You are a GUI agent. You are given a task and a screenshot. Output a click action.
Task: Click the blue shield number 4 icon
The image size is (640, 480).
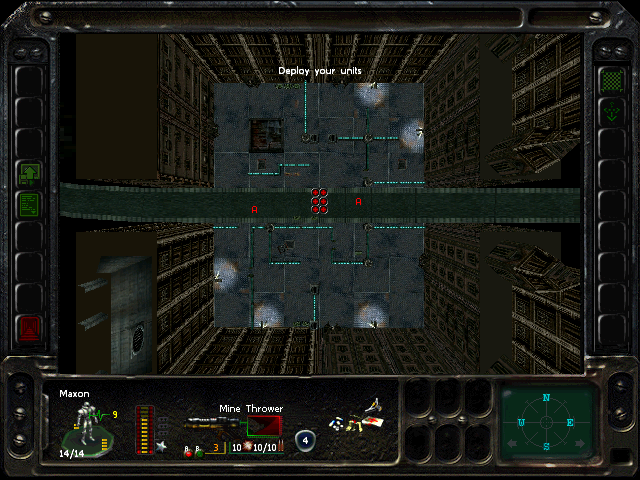point(304,439)
